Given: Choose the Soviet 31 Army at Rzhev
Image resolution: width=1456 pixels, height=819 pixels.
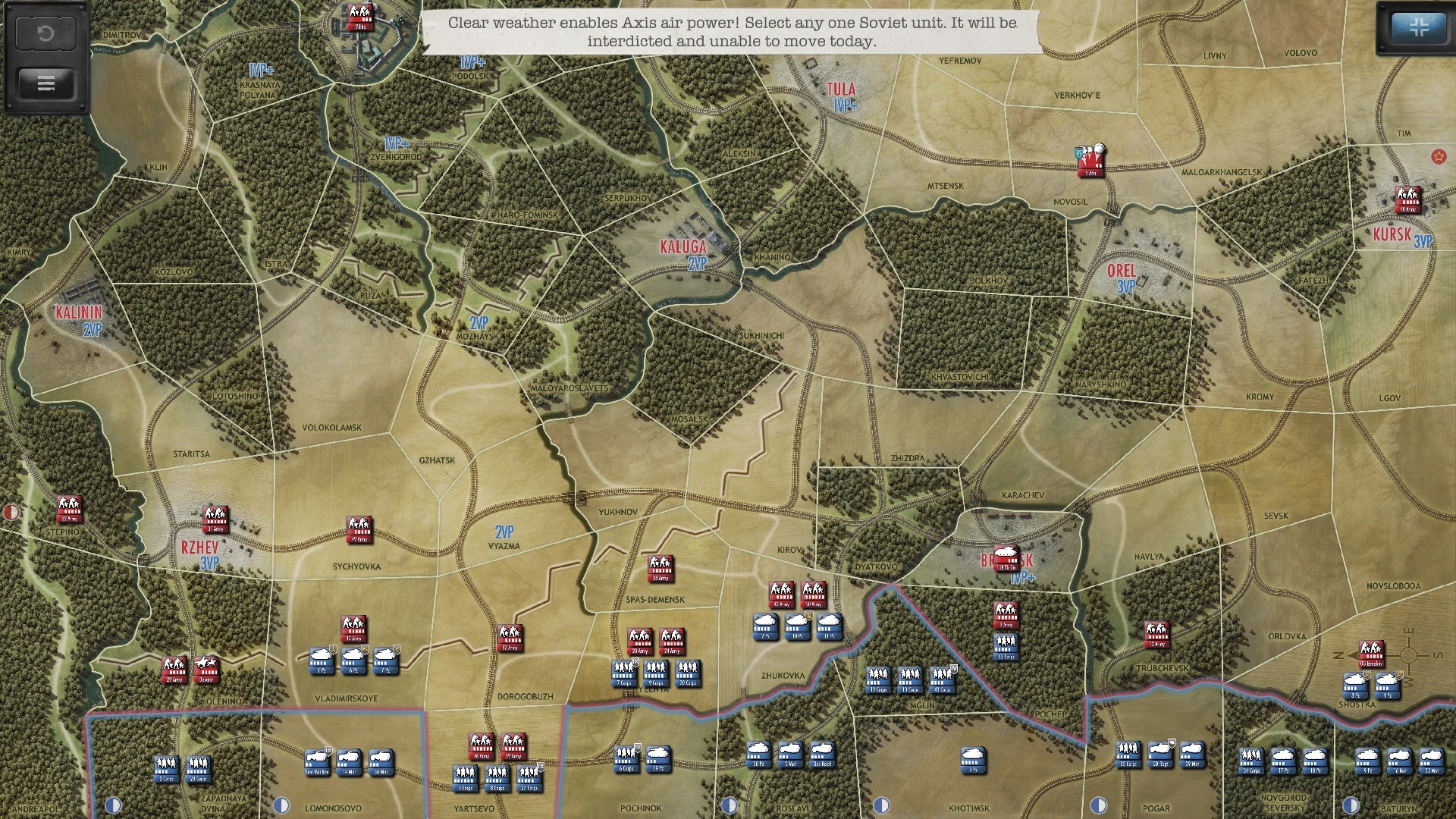Looking at the screenshot, I should pyautogui.click(x=215, y=519).
